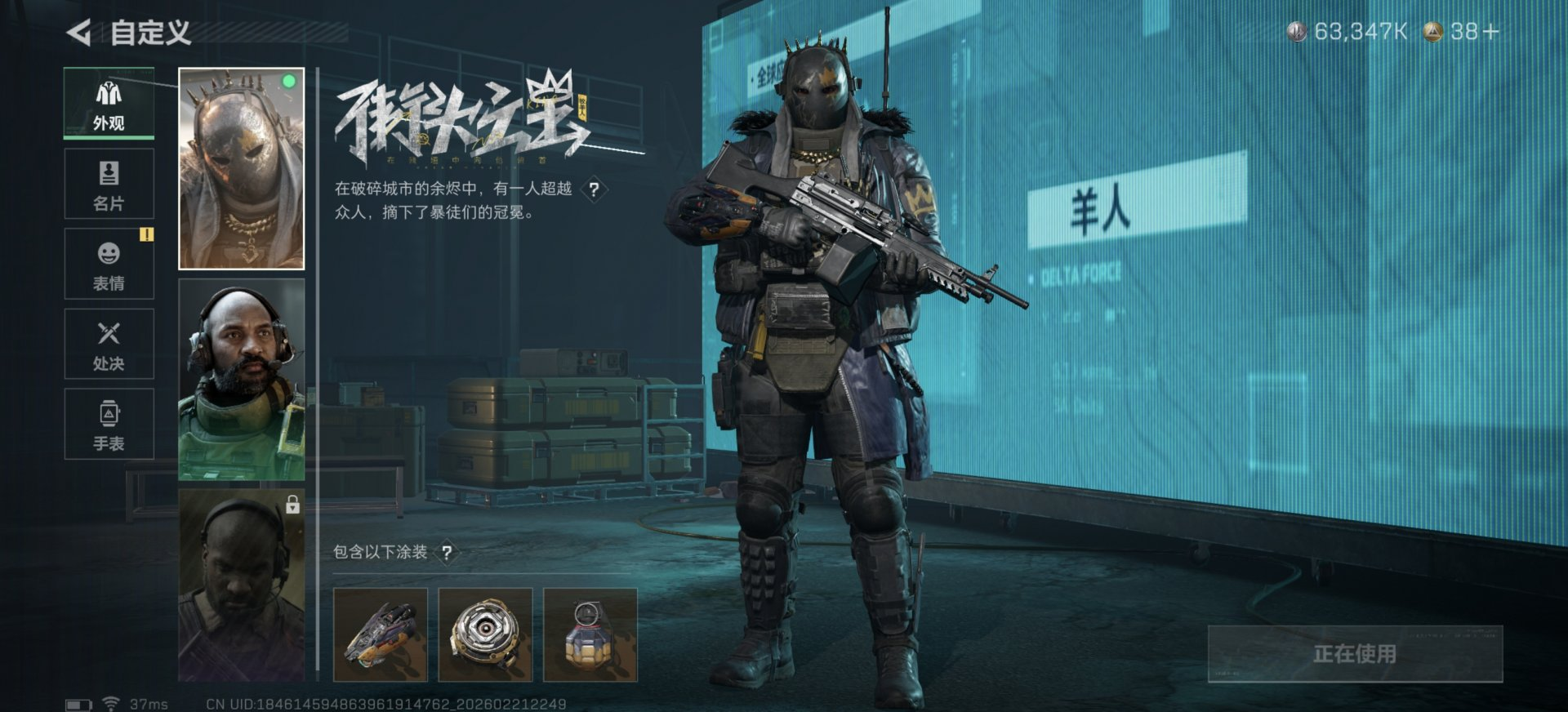
Task: Click the green online dot on masked portrait
Action: 291,79
